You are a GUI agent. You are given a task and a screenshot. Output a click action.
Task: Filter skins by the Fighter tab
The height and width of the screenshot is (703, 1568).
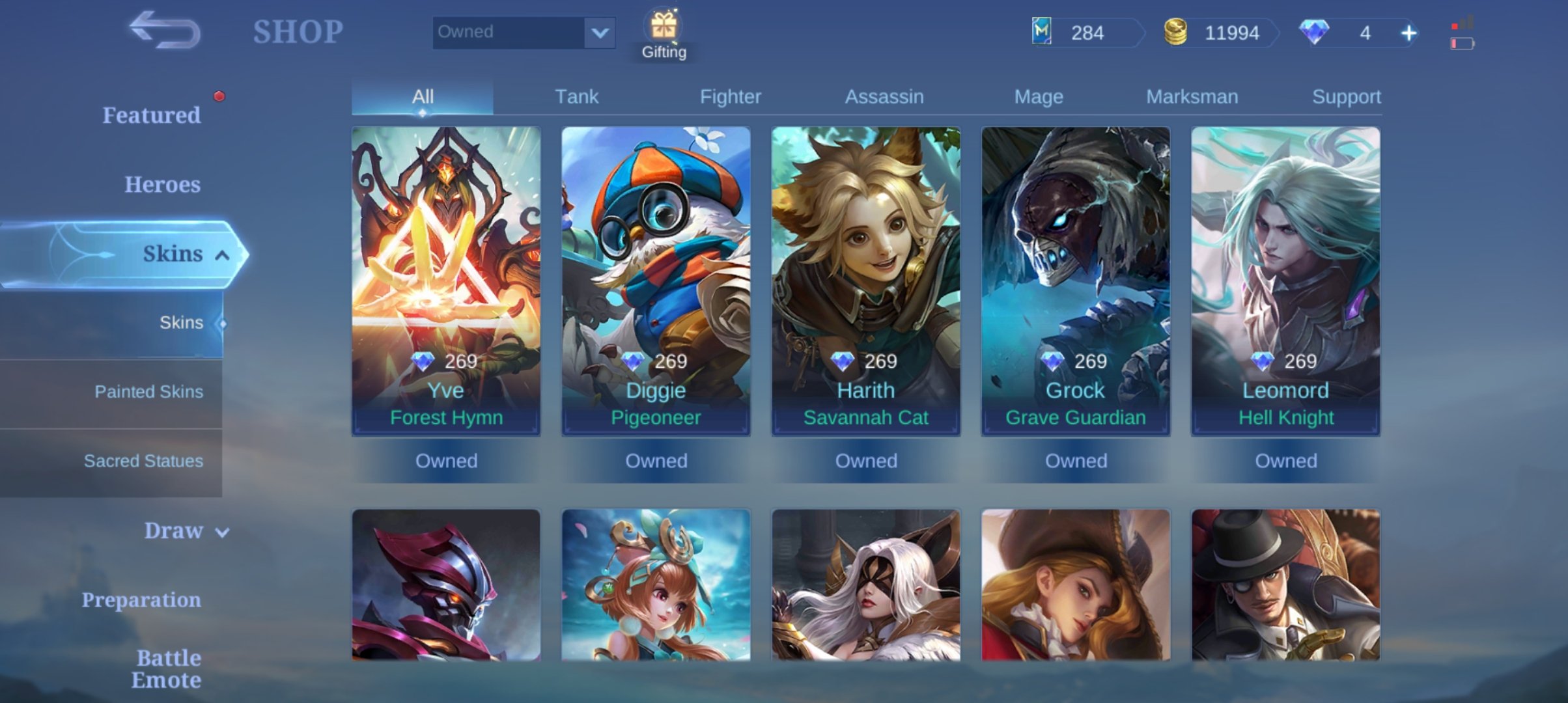[730, 97]
